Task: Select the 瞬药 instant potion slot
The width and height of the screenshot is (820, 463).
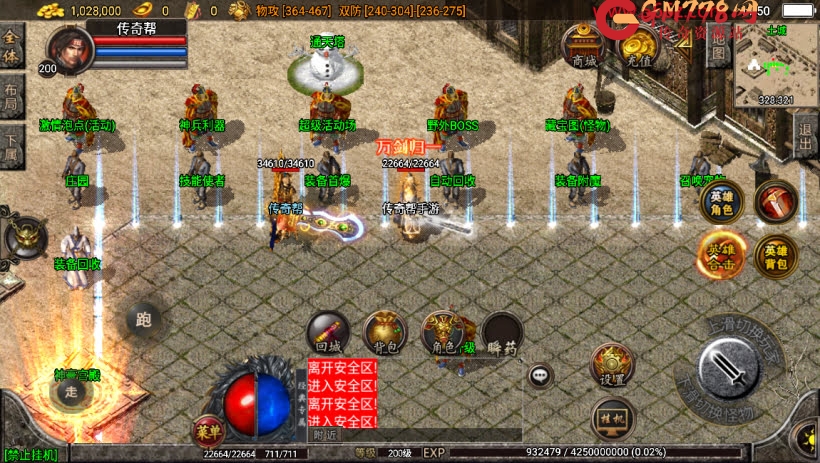Action: tap(501, 334)
